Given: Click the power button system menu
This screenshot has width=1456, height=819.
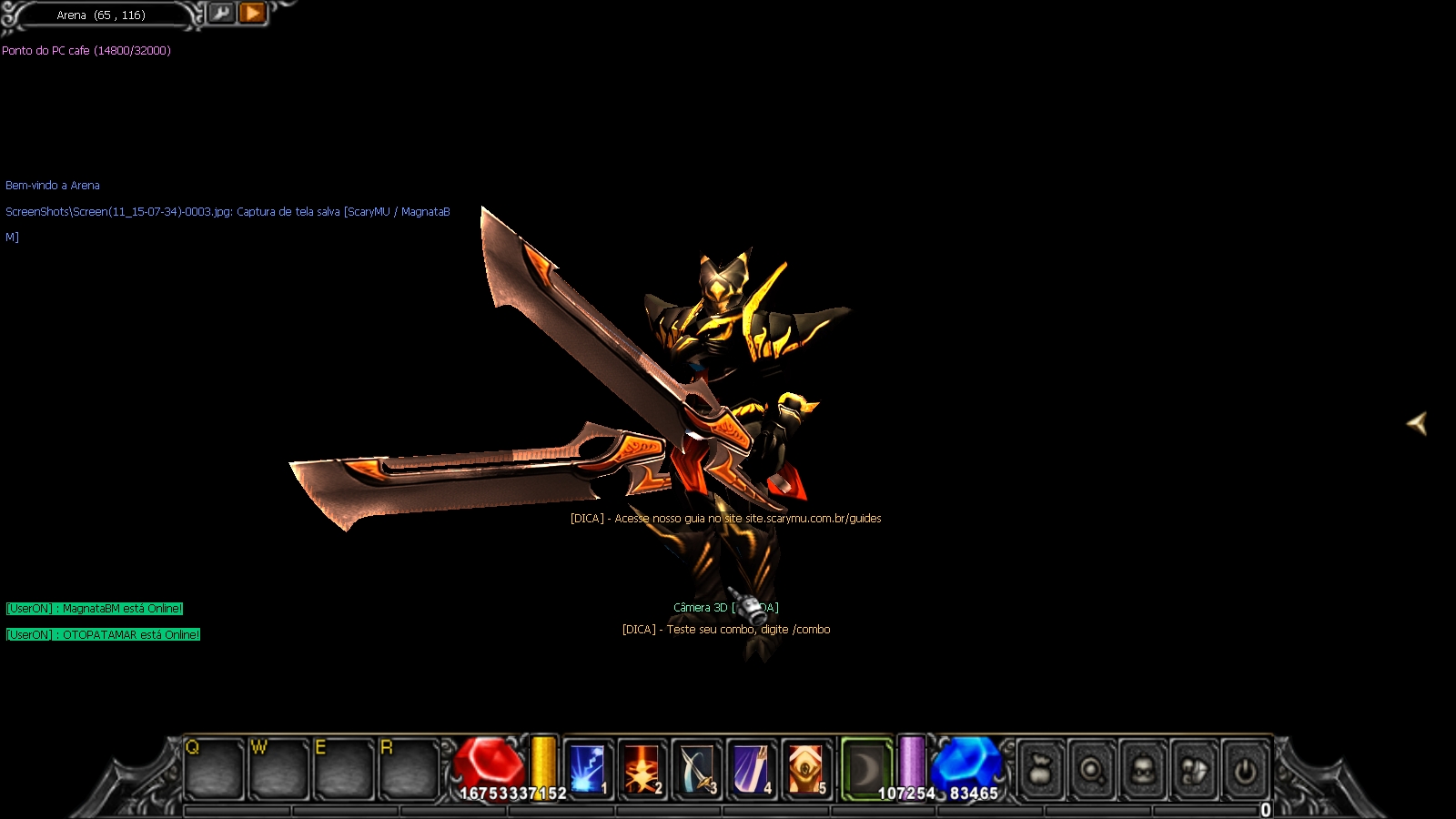Looking at the screenshot, I should click(1245, 771).
